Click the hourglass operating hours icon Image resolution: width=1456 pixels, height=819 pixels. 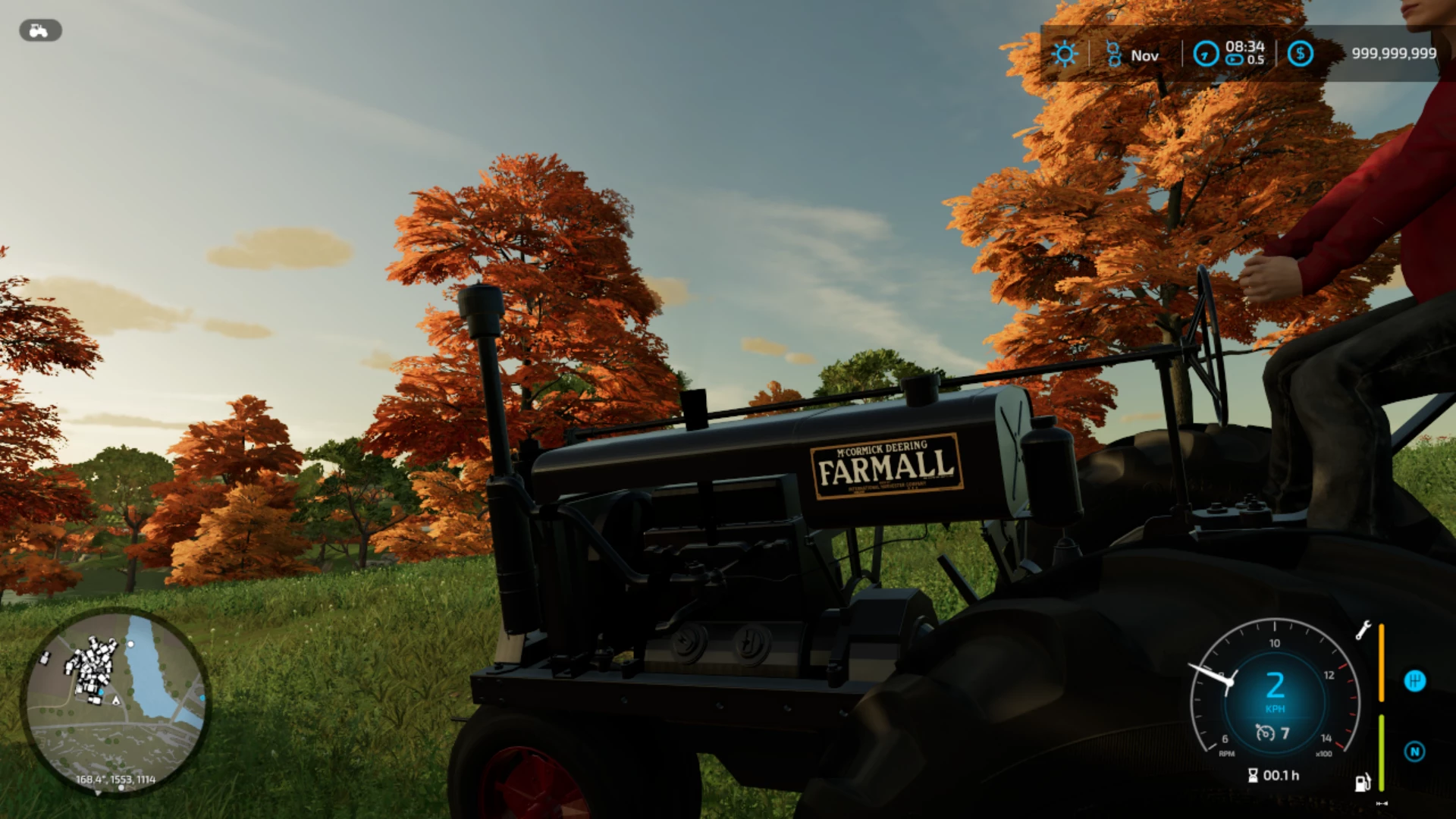[x=1253, y=775]
